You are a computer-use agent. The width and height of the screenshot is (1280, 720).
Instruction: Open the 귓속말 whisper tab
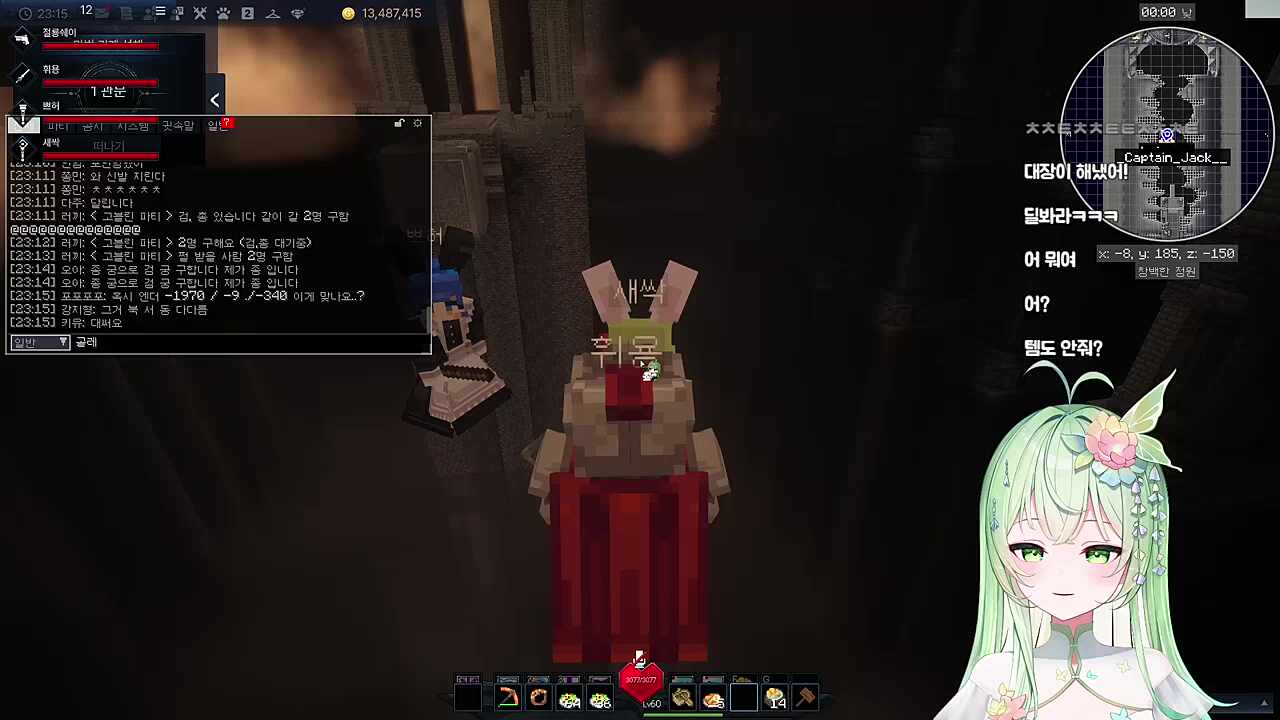coord(178,126)
